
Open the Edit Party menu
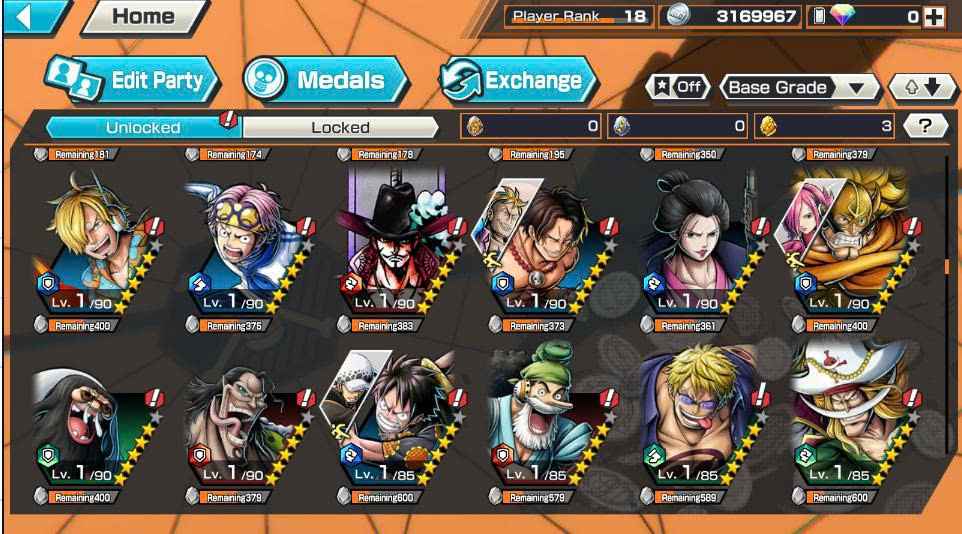(x=130, y=80)
